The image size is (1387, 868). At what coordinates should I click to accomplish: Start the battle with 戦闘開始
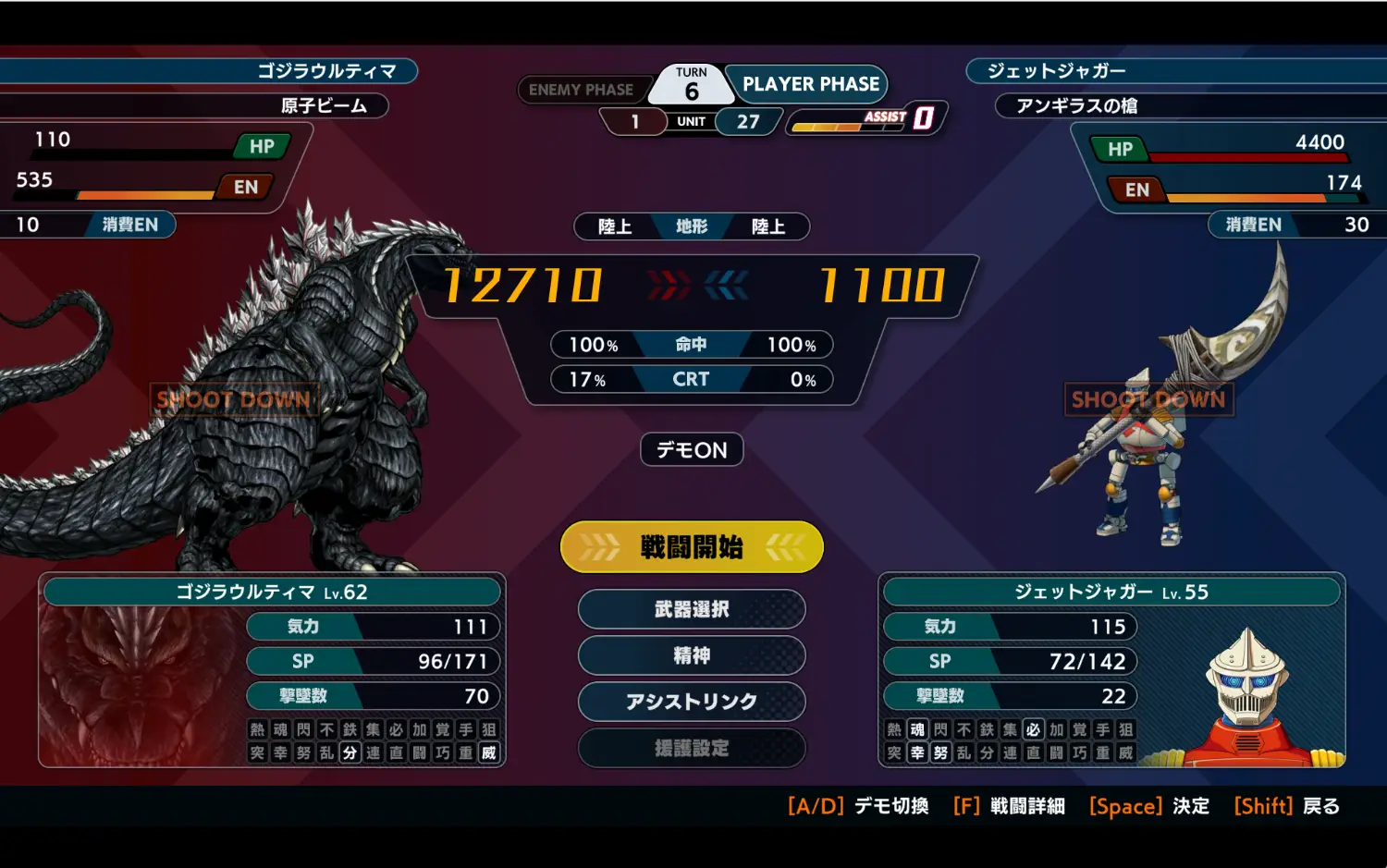(x=692, y=547)
